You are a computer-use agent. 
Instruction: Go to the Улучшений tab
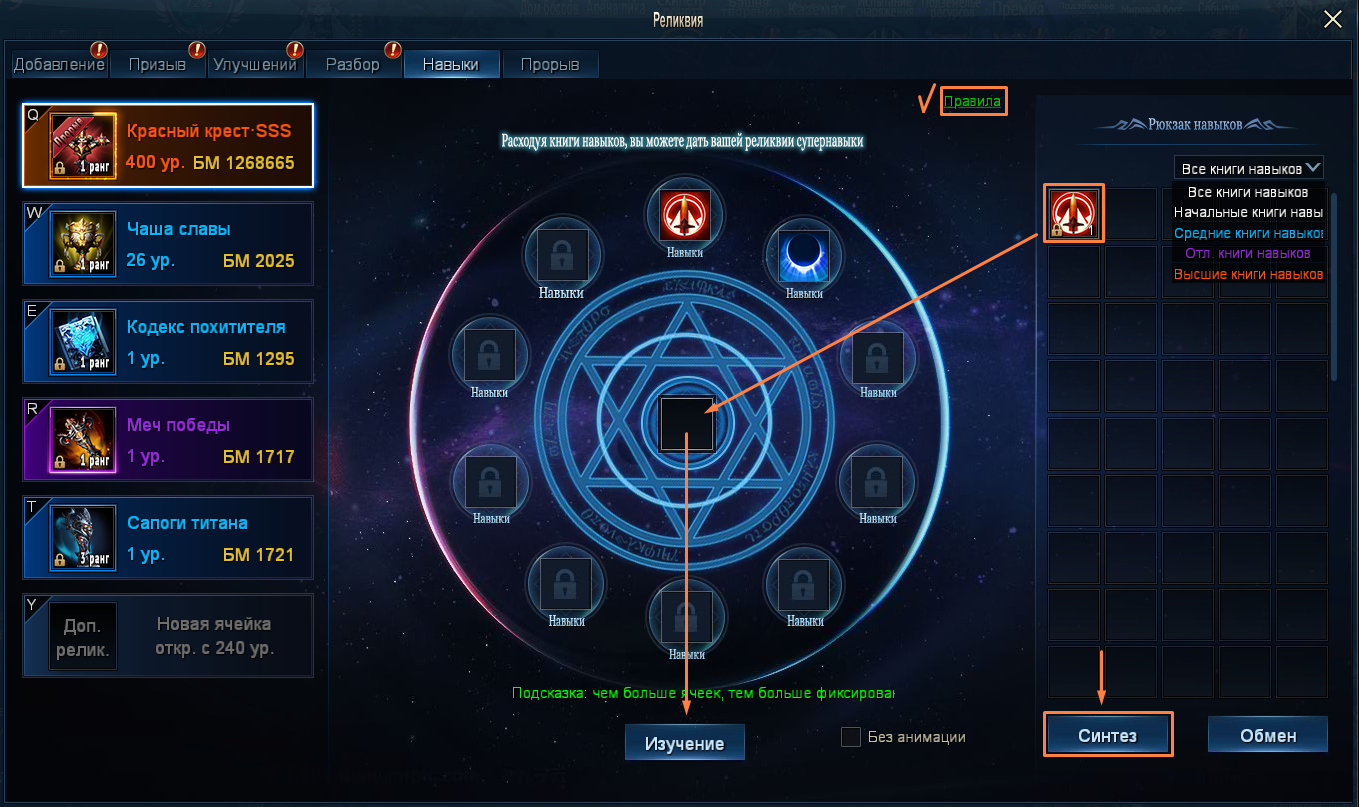pyautogui.click(x=254, y=65)
